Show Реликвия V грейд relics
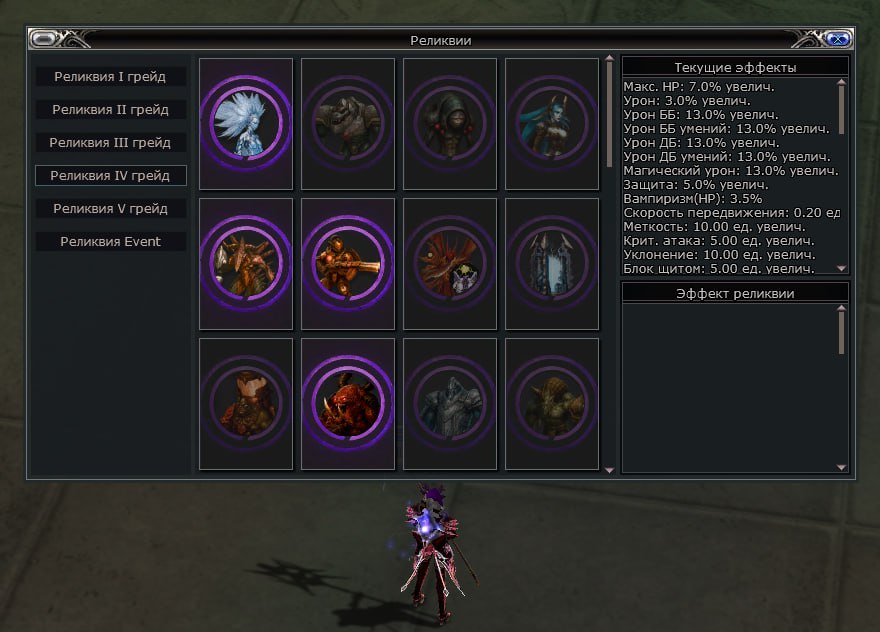Viewport: 880px width, 632px height. pos(110,208)
